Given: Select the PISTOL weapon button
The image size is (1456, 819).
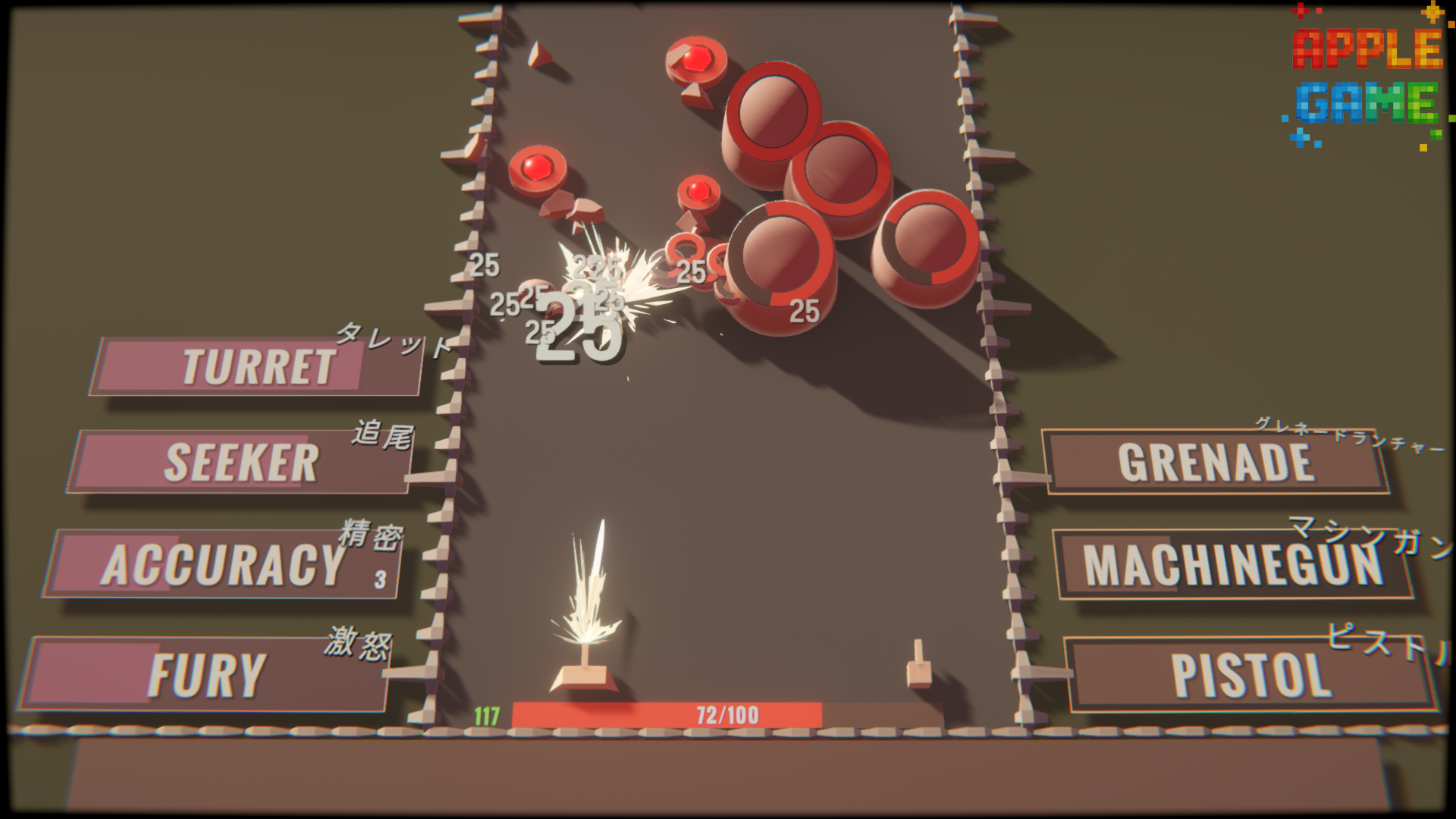Looking at the screenshot, I should [x=1251, y=675].
